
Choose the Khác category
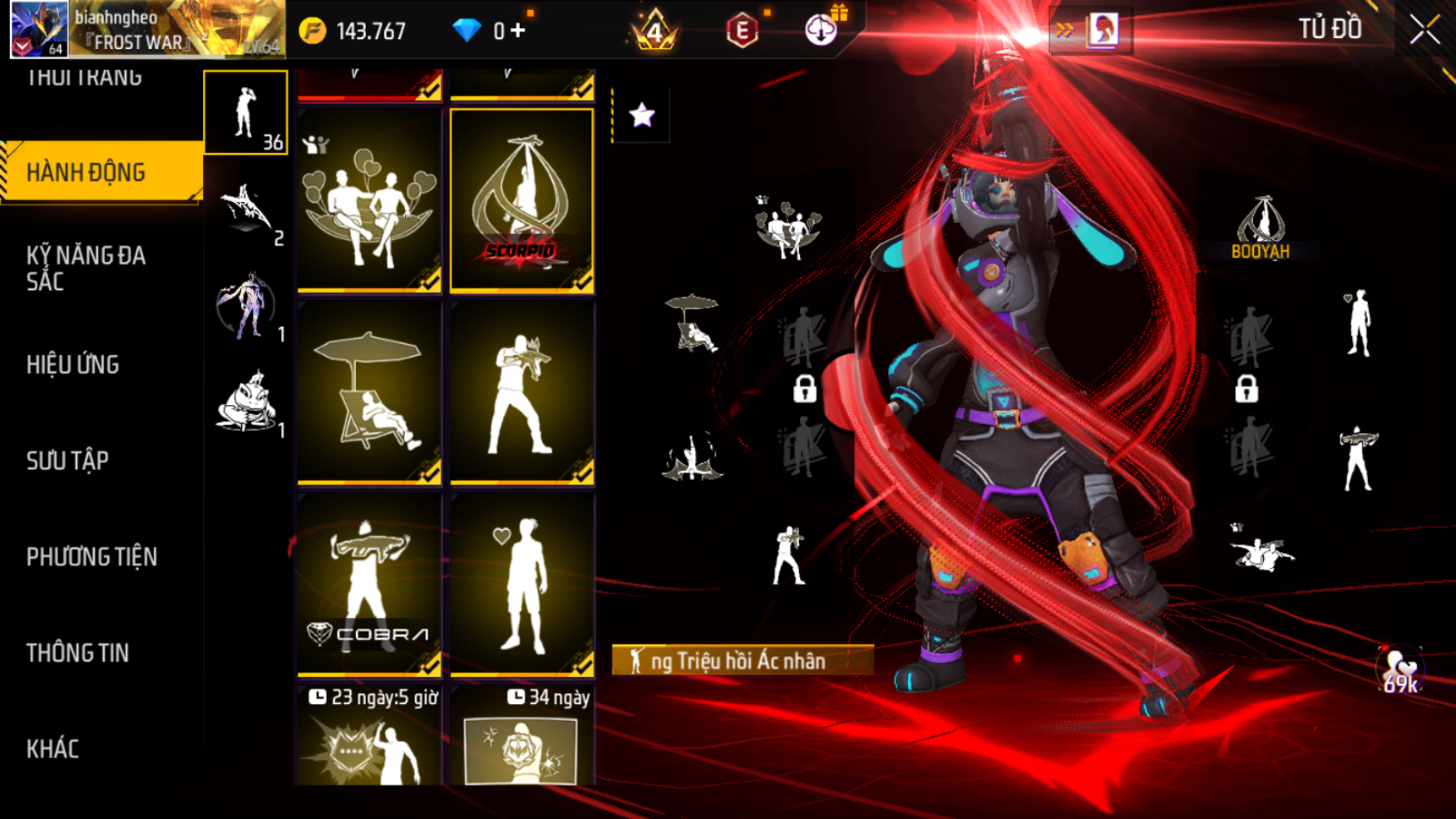[53, 748]
